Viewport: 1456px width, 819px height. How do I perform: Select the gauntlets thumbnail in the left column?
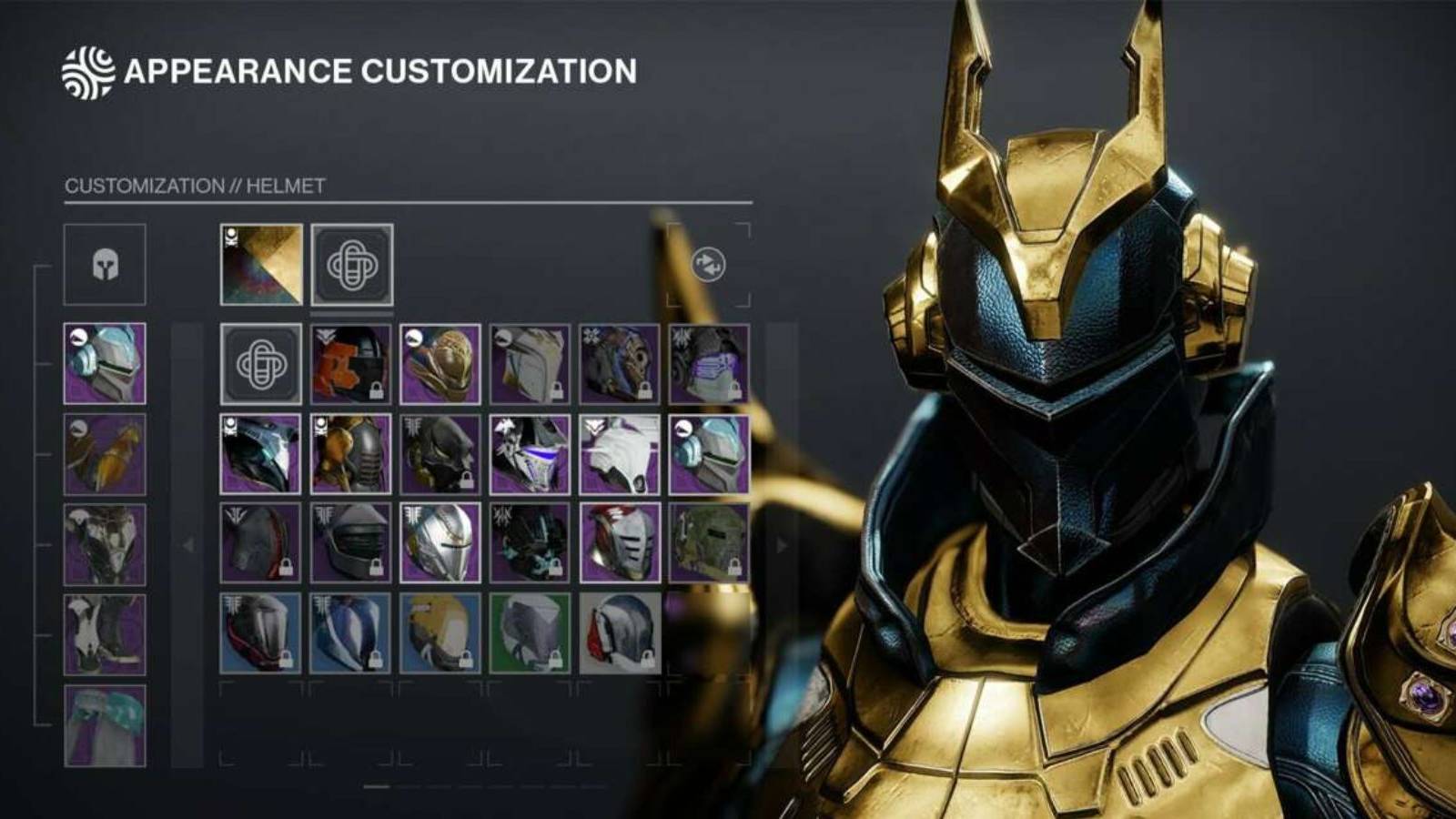(x=103, y=453)
